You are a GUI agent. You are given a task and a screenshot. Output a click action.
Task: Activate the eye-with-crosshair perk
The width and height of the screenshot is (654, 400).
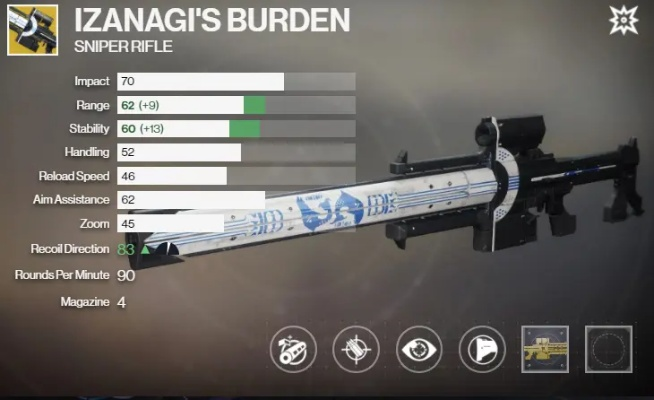[x=420, y=349]
